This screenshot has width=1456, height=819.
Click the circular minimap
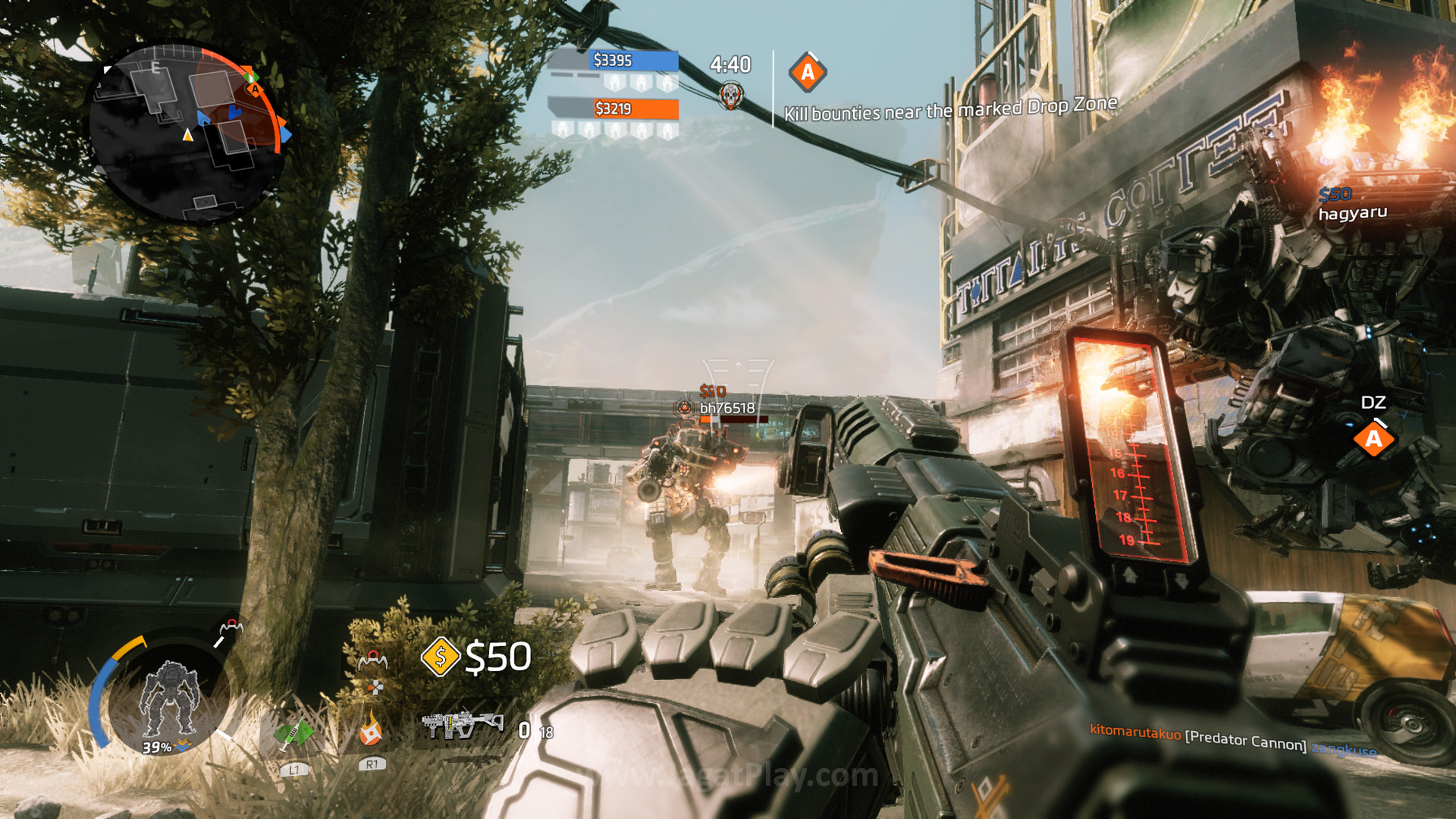[185, 132]
